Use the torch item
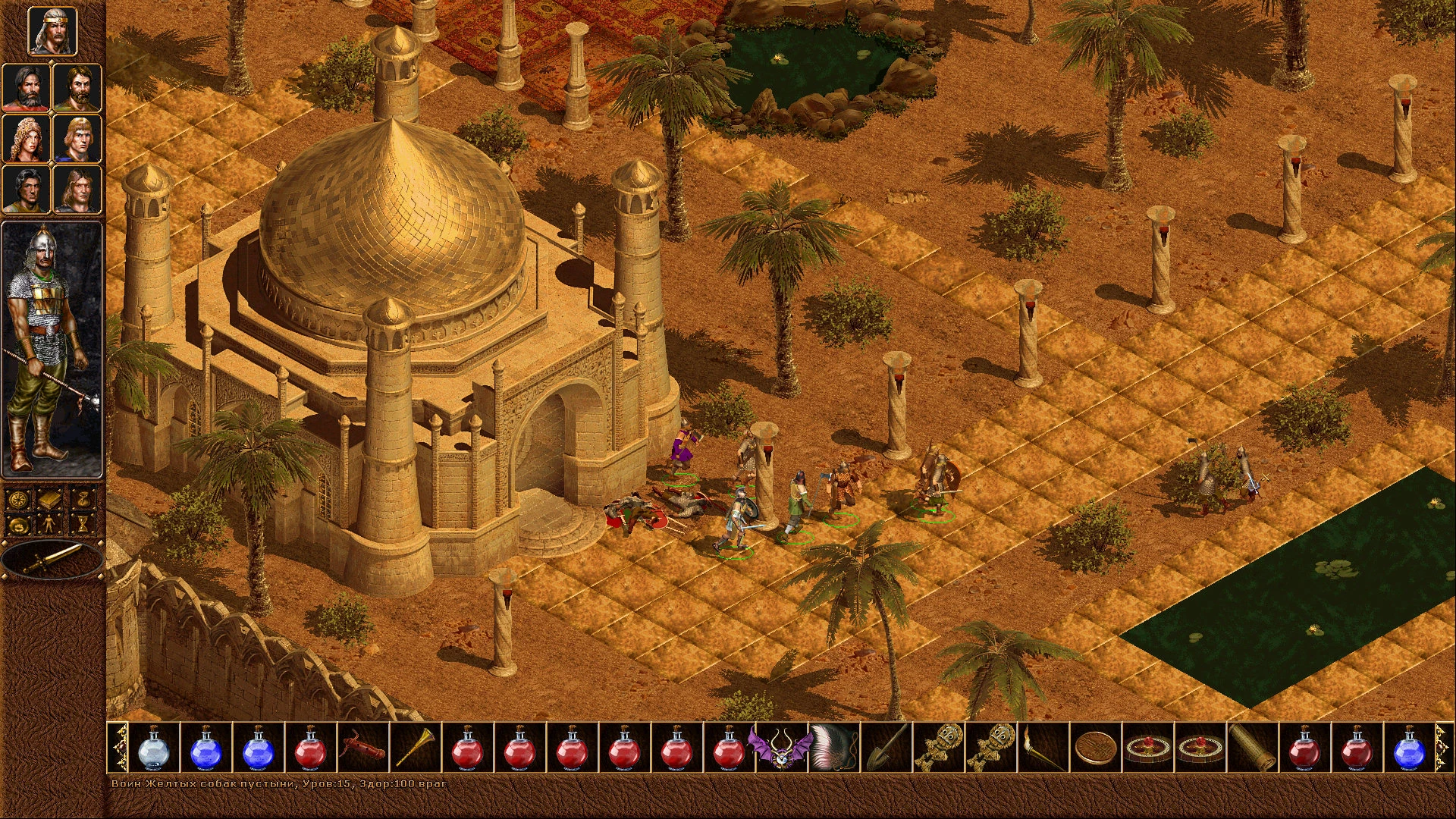This screenshot has height=819, width=1456. pyautogui.click(x=1042, y=748)
